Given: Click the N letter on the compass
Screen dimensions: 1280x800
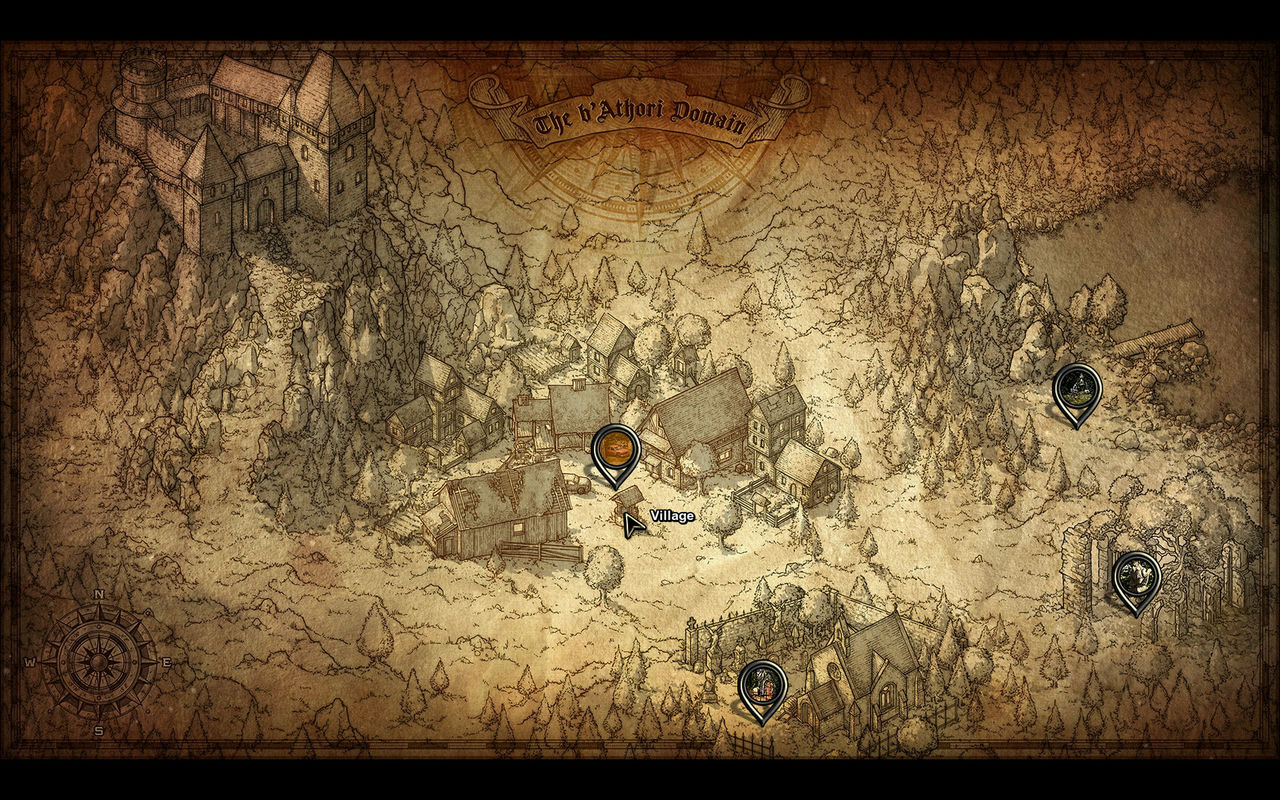Looking at the screenshot, I should (99, 595).
